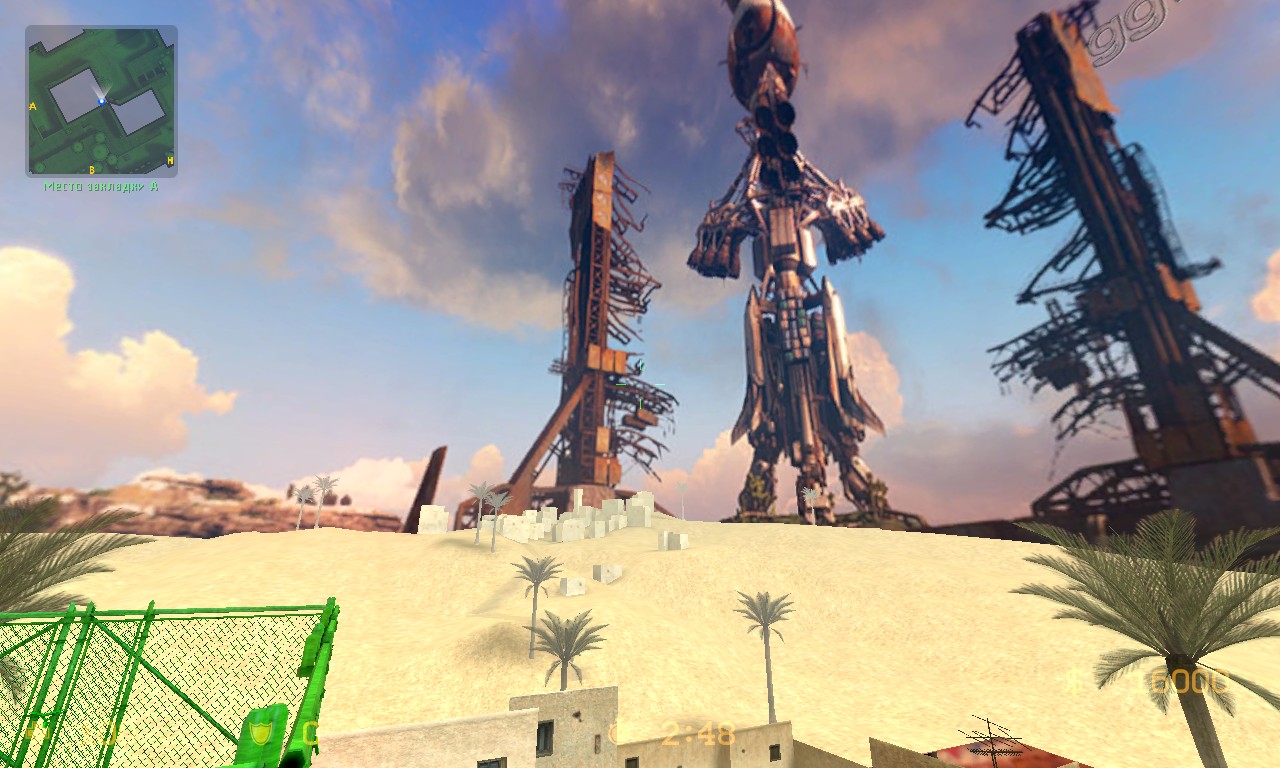Select bombsite B marker on radar
Viewport: 1280px width, 768px height.
(92, 170)
